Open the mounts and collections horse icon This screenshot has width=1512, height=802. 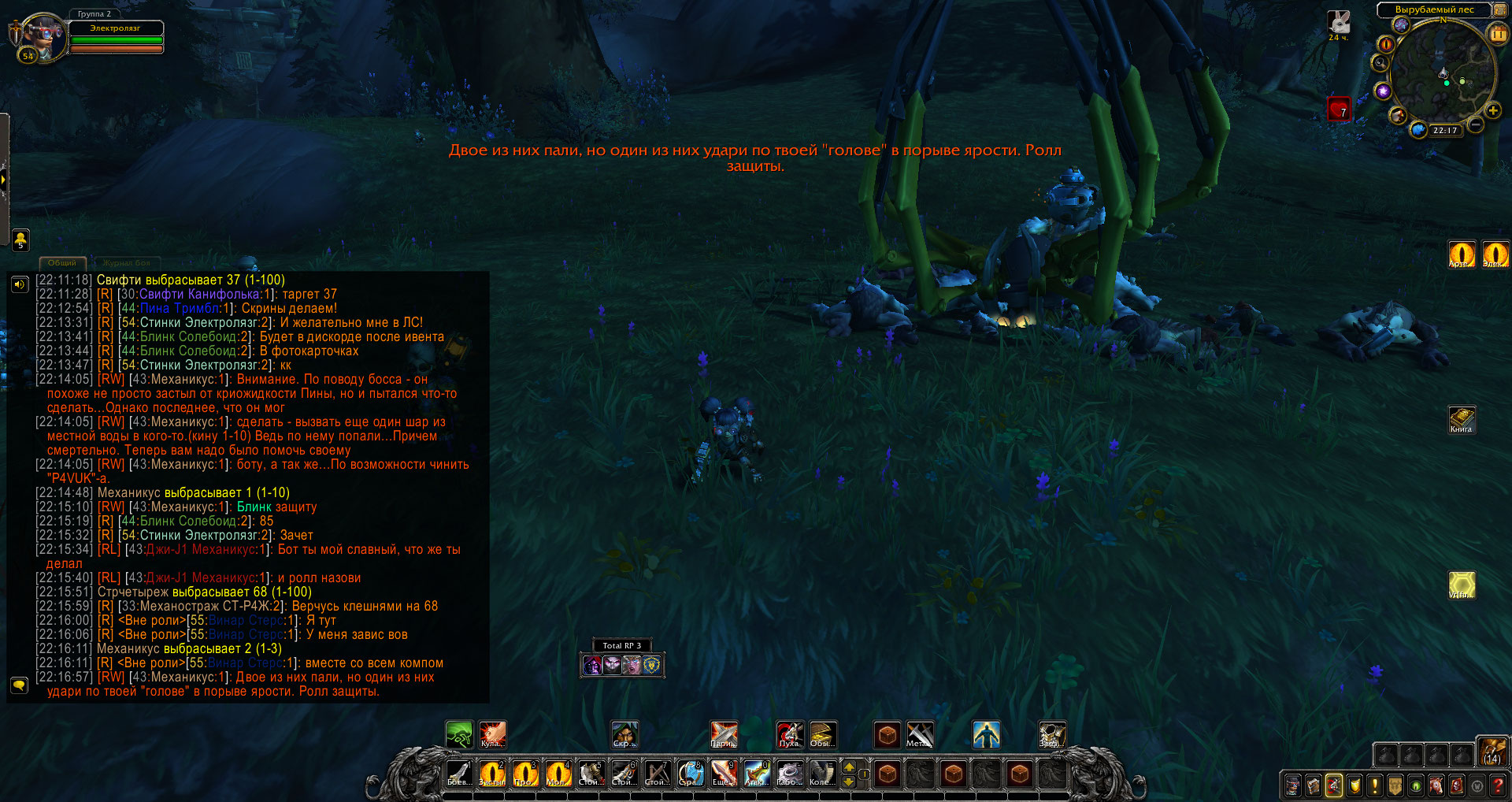1436,785
